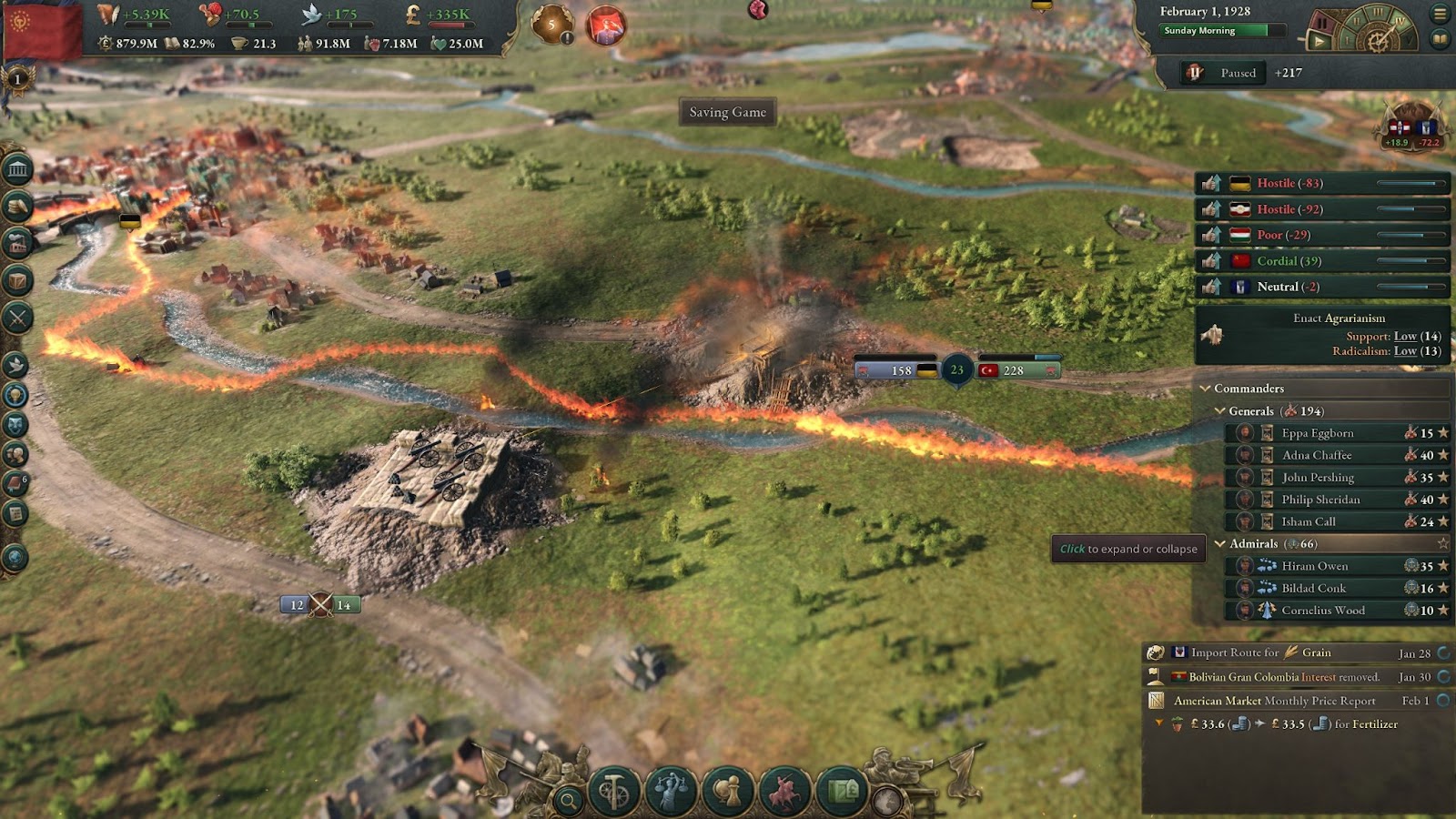Open the Politics panel with columns icon
Image resolution: width=1456 pixels, height=819 pixels.
(17, 170)
